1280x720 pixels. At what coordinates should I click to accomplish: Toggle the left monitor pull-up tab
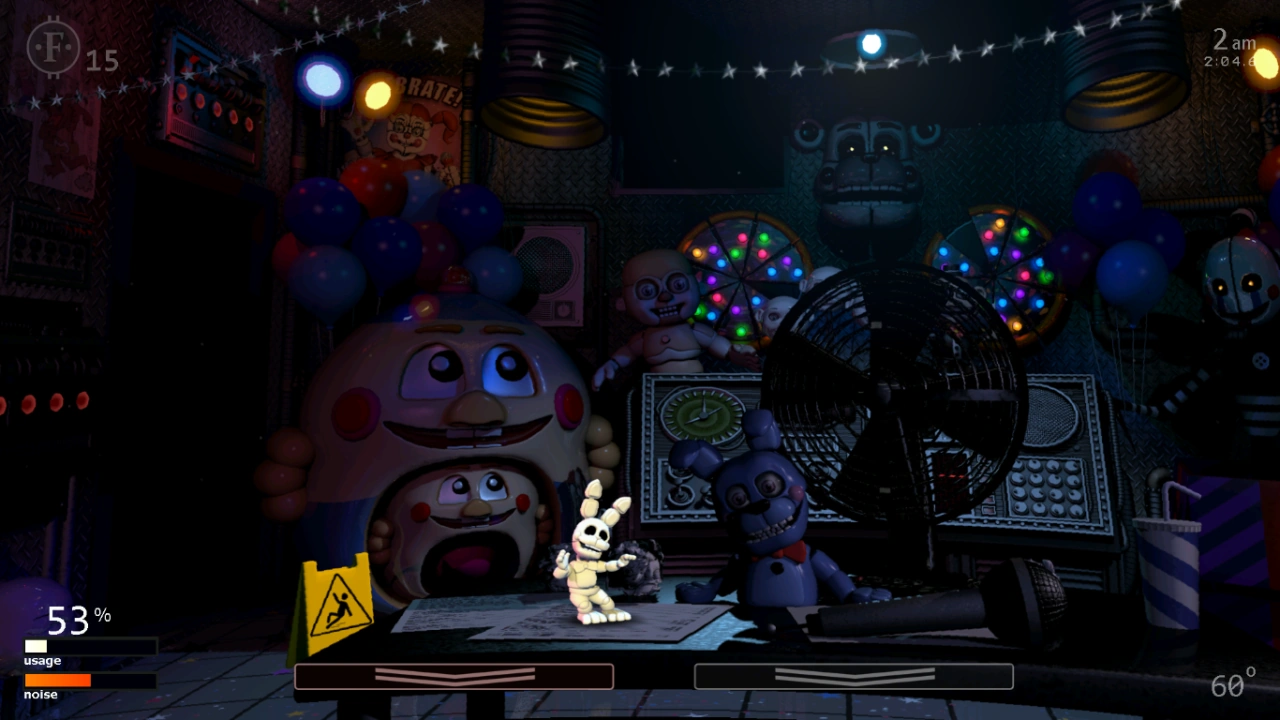[455, 677]
